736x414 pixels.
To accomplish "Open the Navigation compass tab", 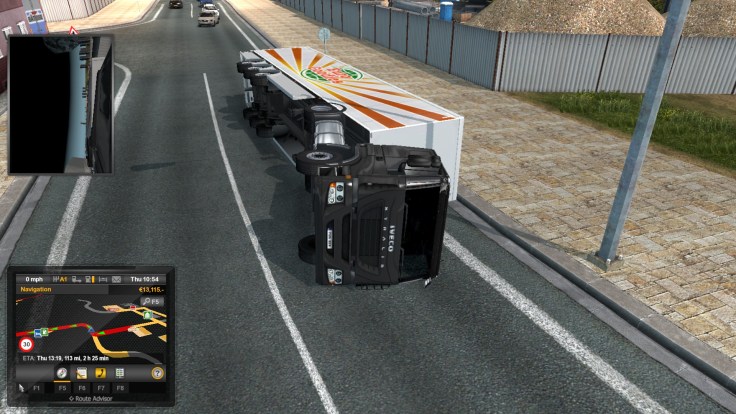I will pyautogui.click(x=62, y=373).
